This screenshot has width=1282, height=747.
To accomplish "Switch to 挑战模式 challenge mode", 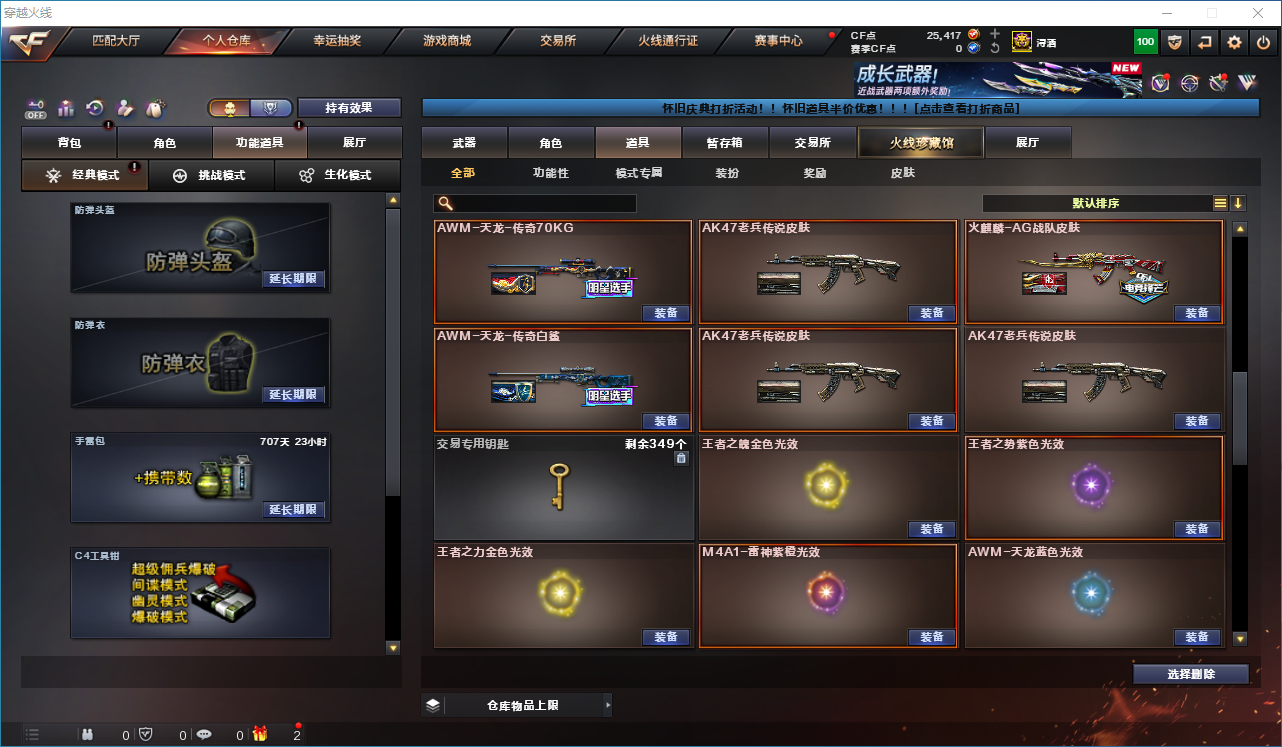I will tap(211, 175).
